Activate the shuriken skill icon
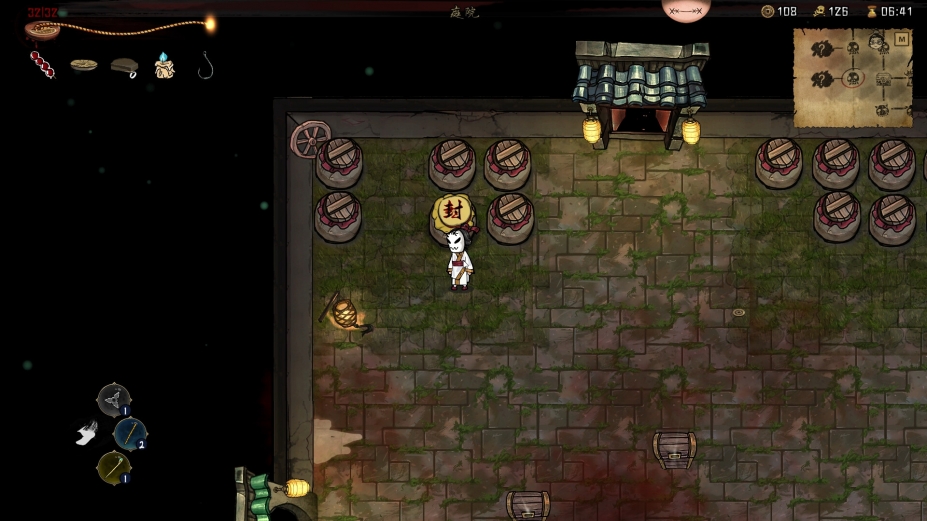This screenshot has width=927, height=521. [113, 400]
